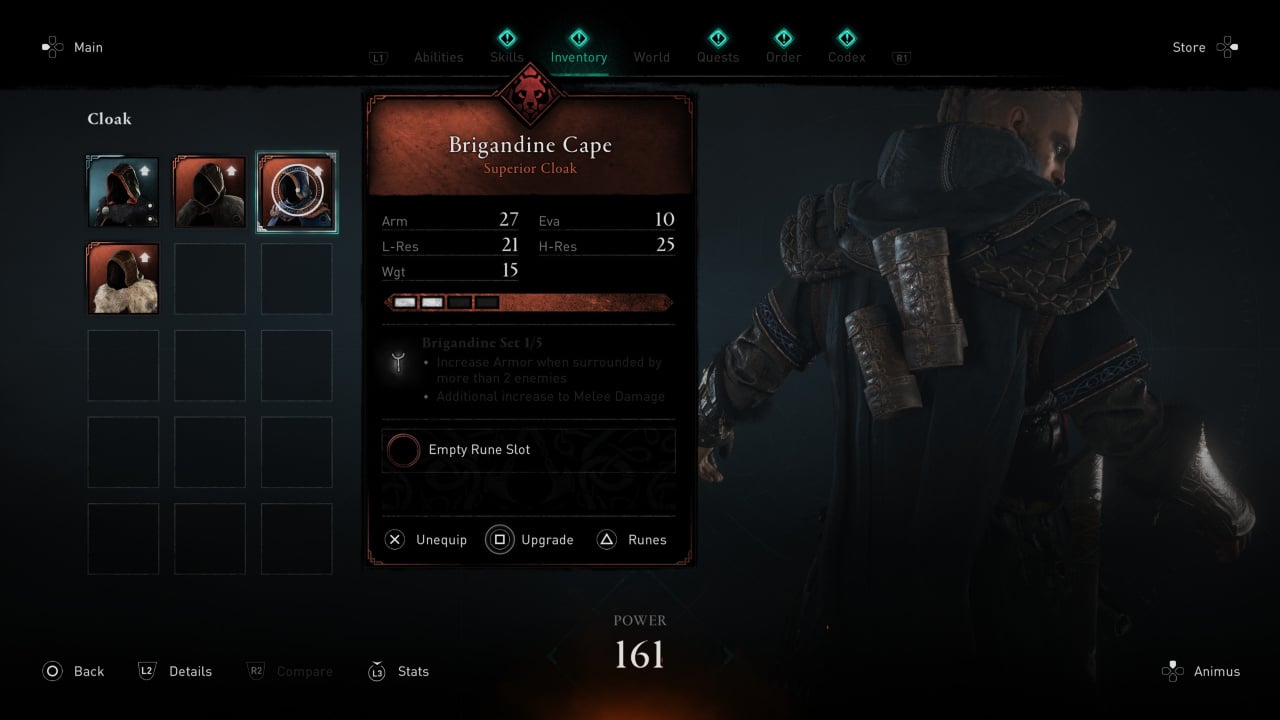
Task: Switch to the Order tab
Action: (x=783, y=57)
